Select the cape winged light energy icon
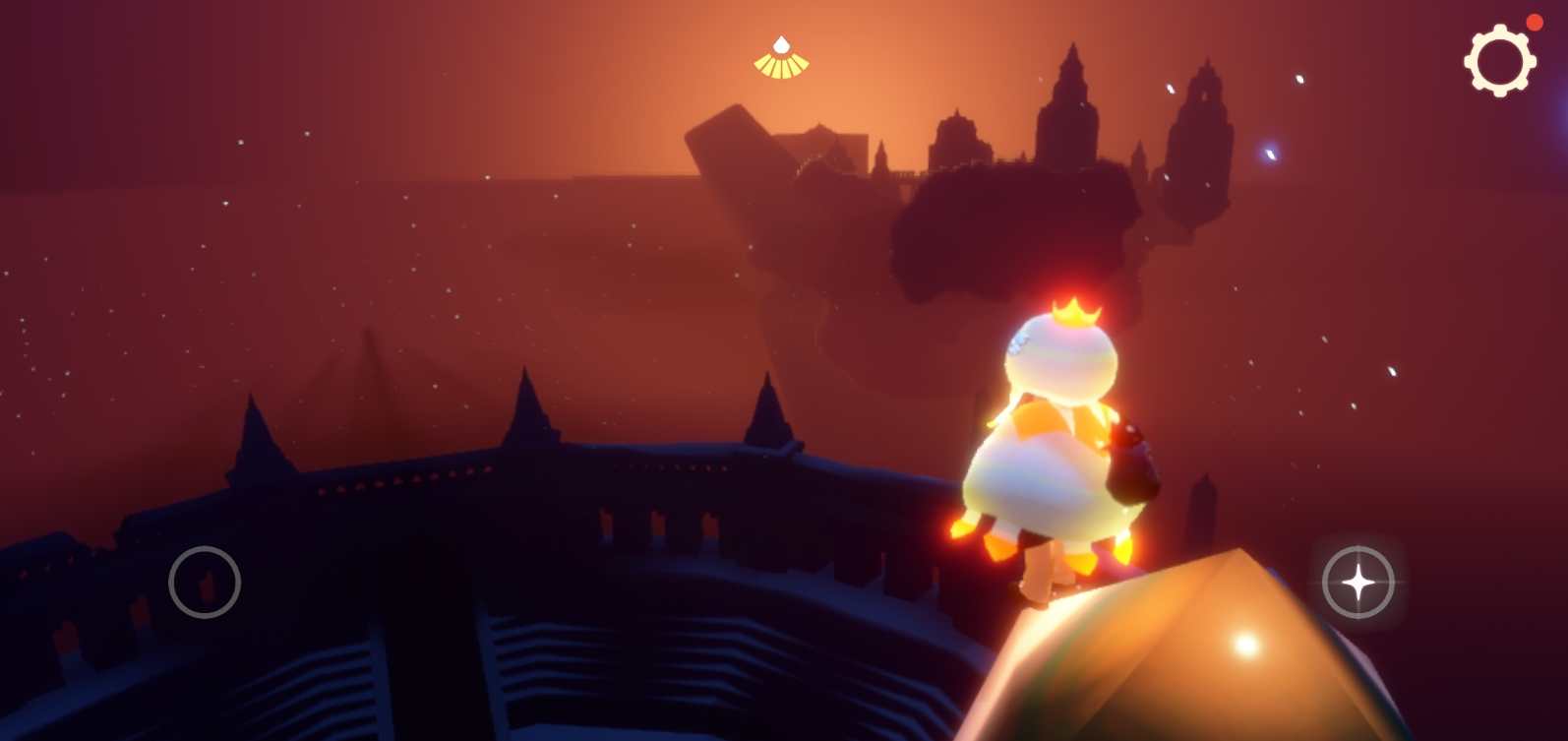1568x741 pixels. point(781,59)
